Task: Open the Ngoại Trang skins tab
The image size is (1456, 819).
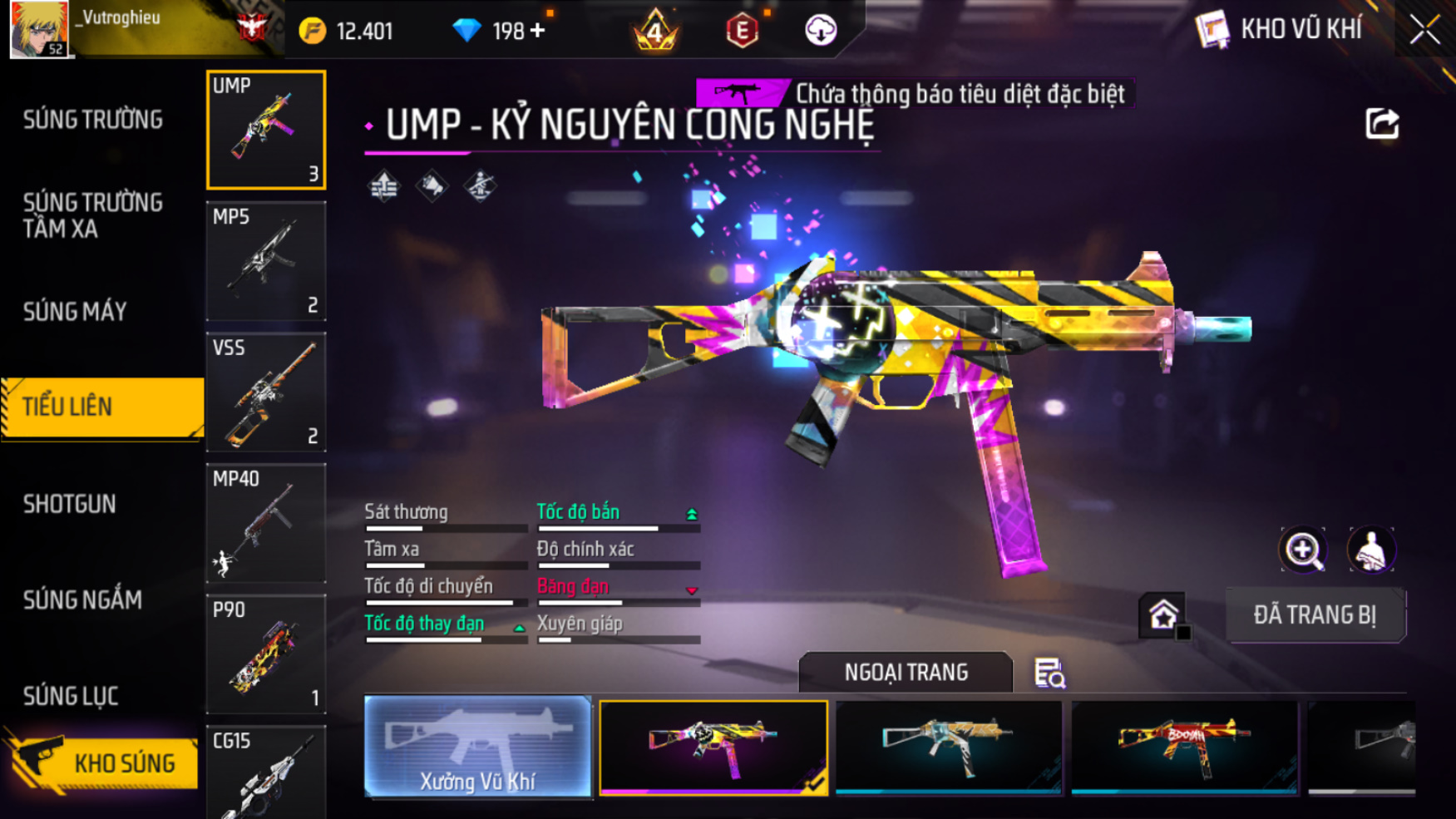Action: [906, 672]
